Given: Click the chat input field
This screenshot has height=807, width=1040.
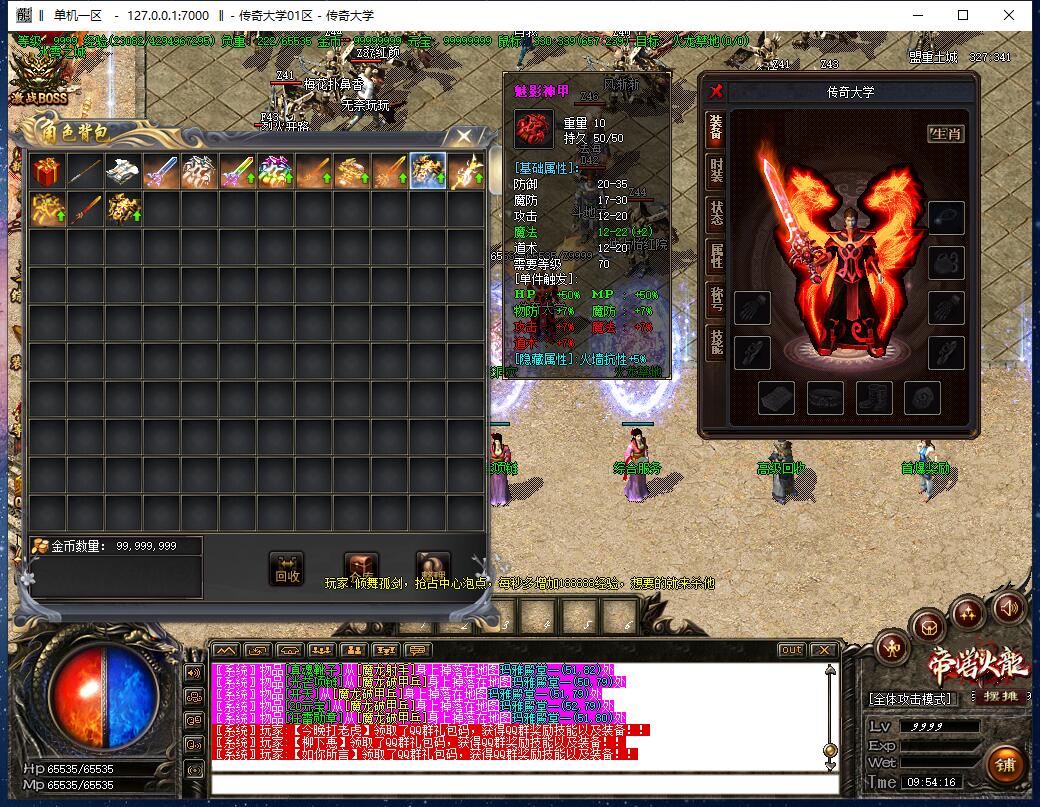Looking at the screenshot, I should 520,783.
